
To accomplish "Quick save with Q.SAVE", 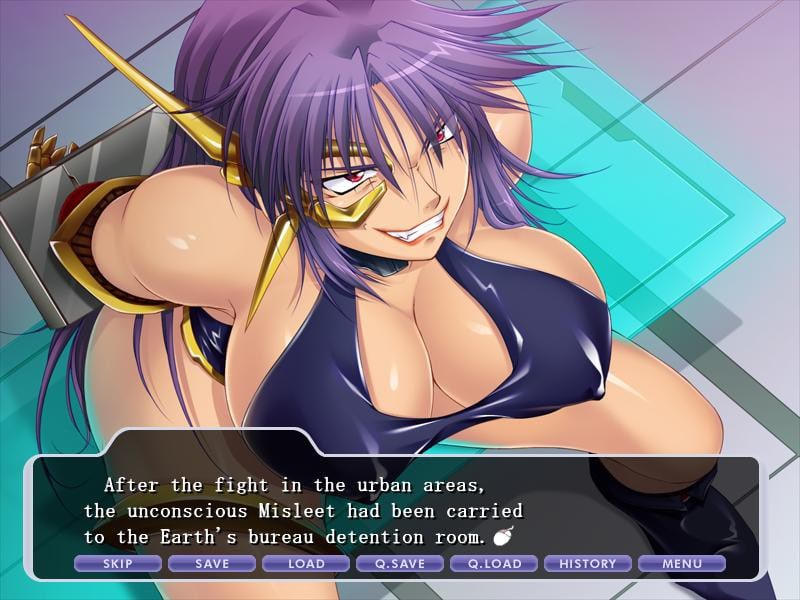I will [x=400, y=564].
